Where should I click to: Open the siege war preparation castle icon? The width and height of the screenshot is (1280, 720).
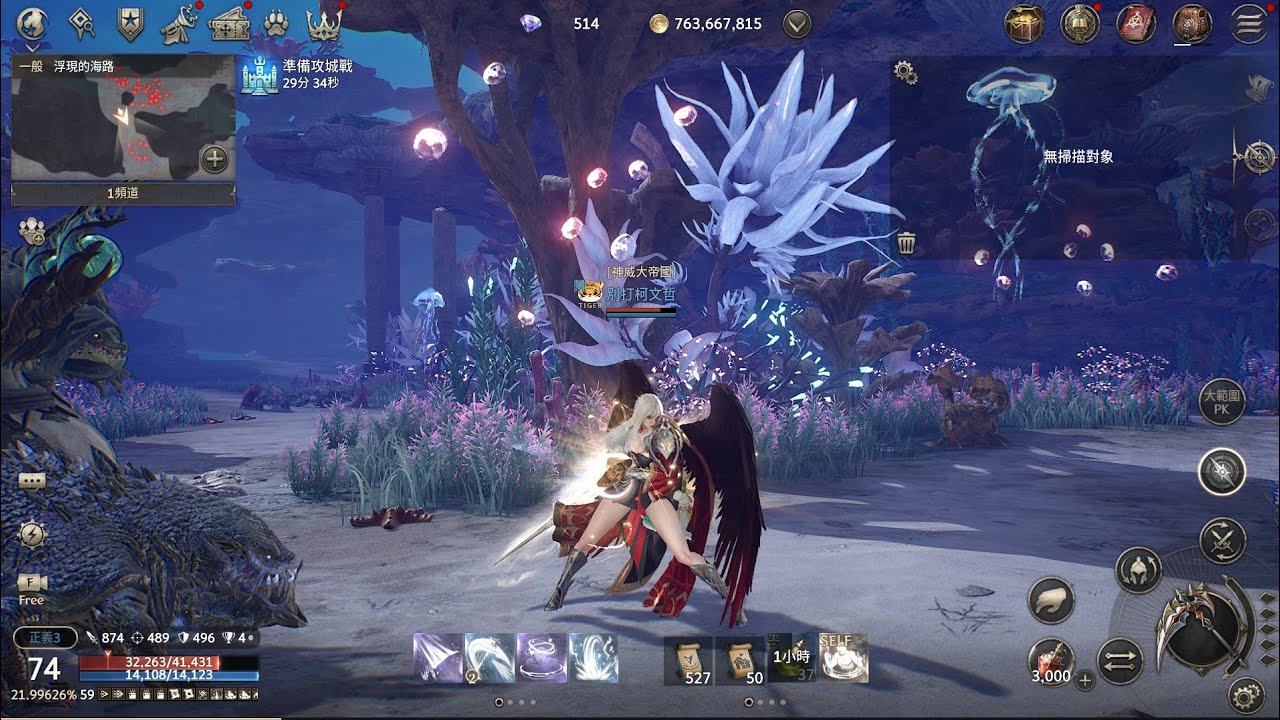(259, 75)
